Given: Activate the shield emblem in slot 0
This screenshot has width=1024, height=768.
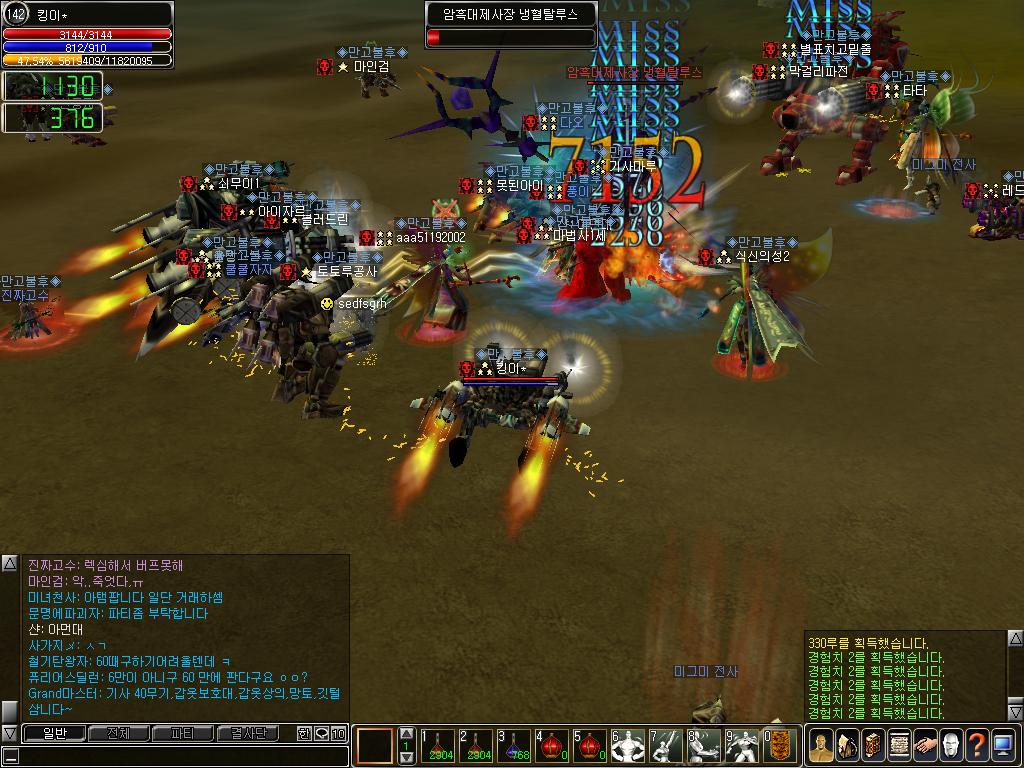Looking at the screenshot, I should click(x=780, y=745).
